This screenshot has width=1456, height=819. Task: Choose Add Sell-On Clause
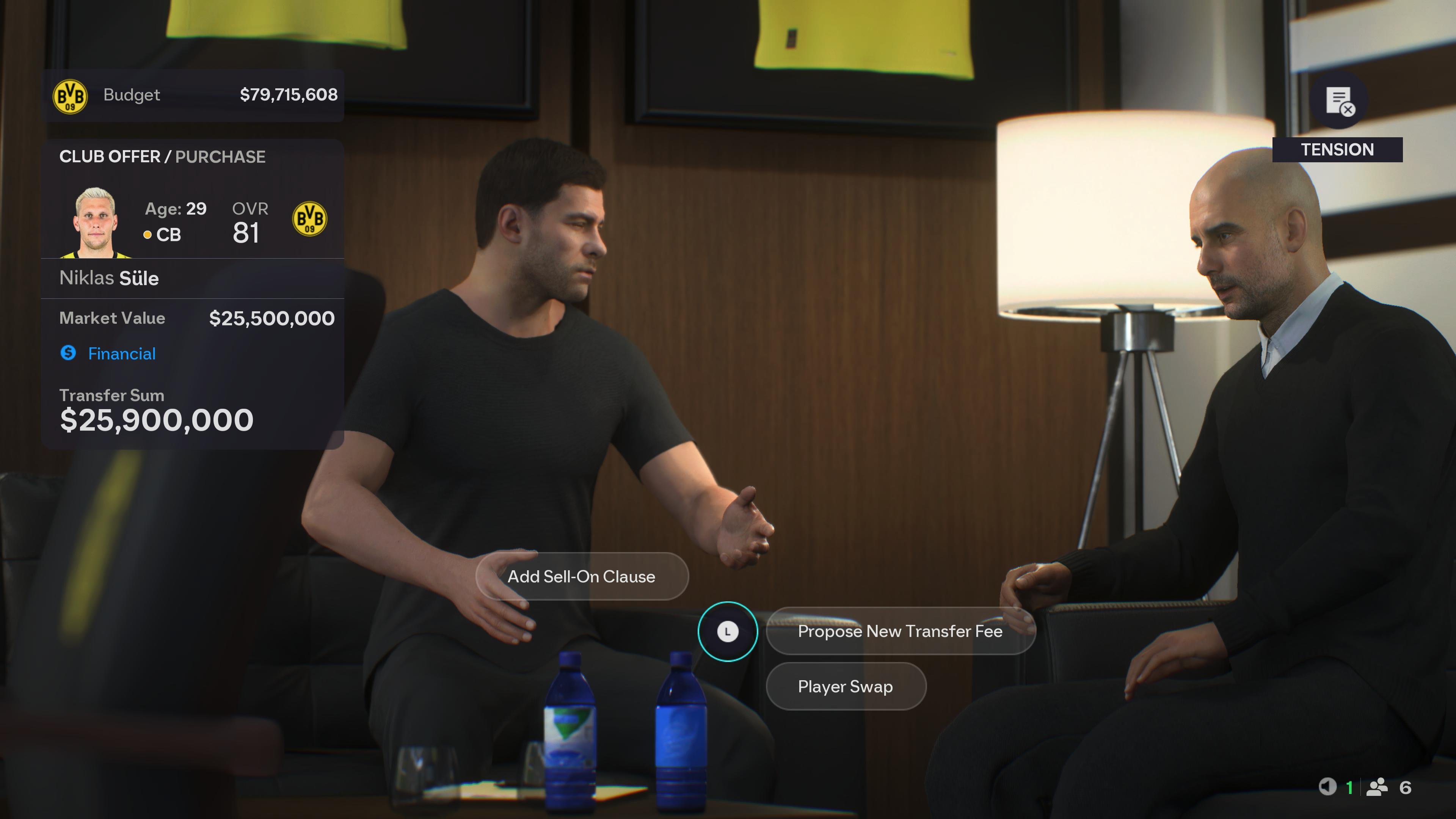582,576
